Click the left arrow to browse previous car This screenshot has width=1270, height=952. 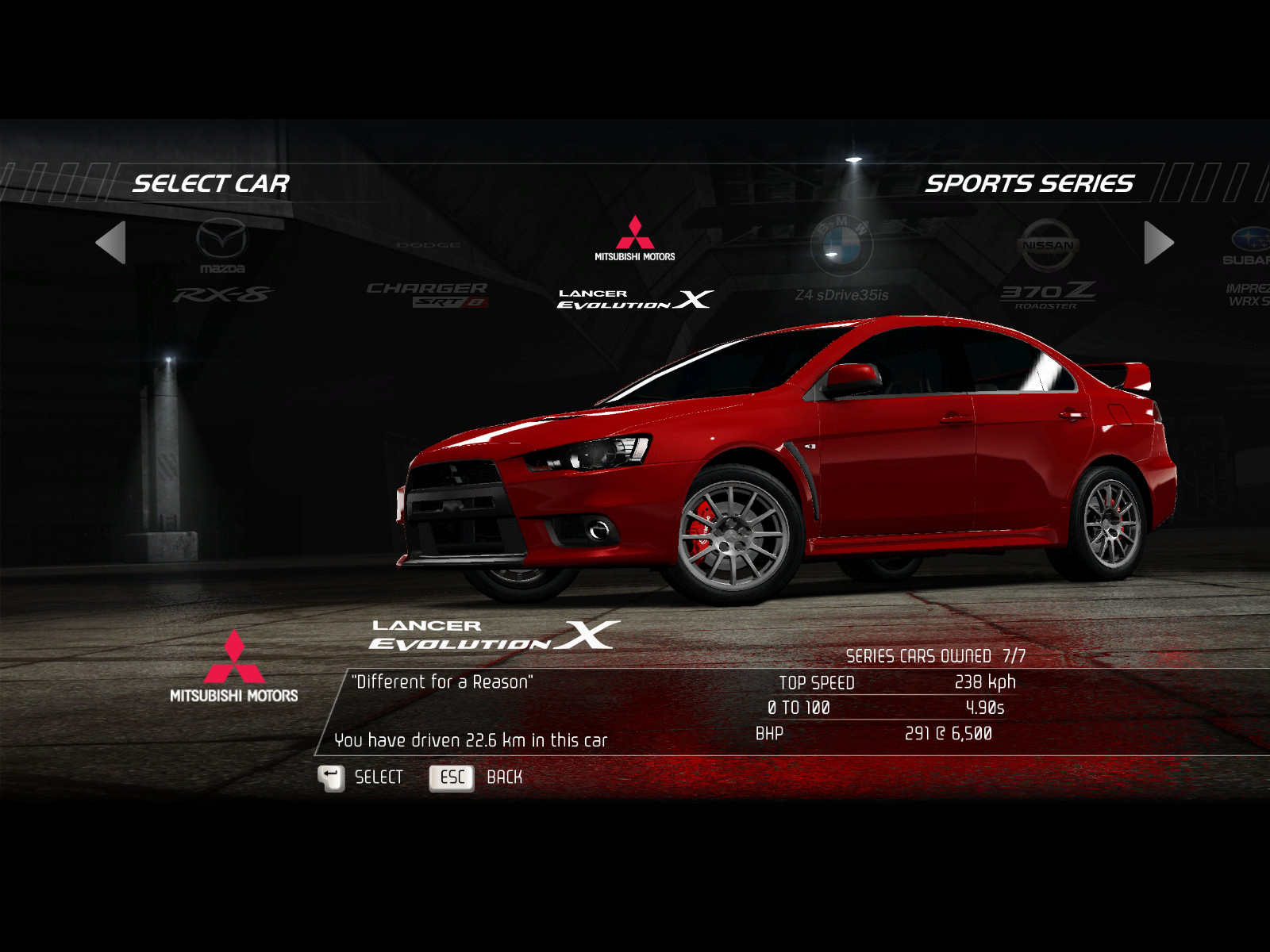click(x=111, y=242)
